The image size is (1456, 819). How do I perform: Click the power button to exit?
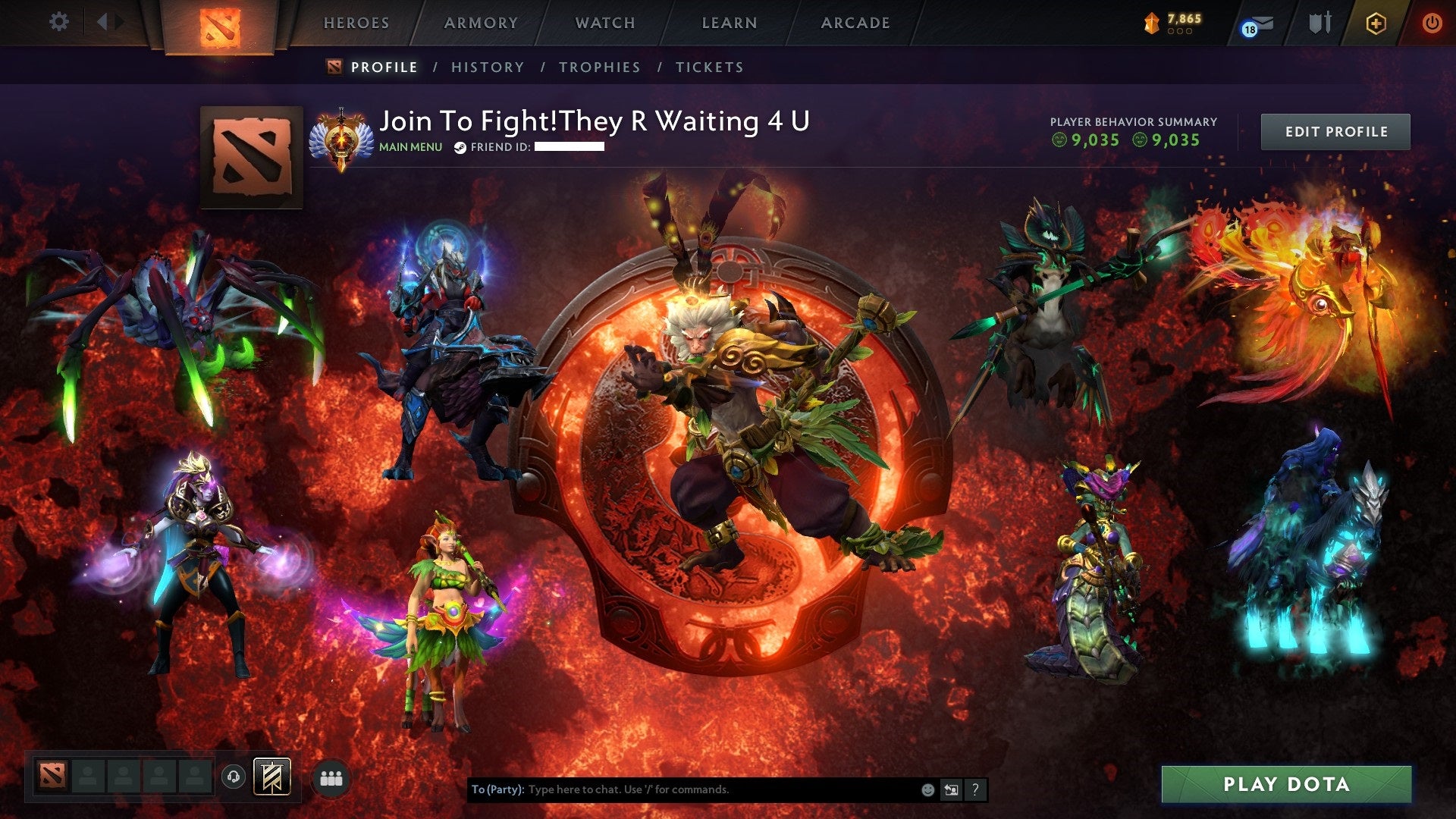(x=1432, y=23)
